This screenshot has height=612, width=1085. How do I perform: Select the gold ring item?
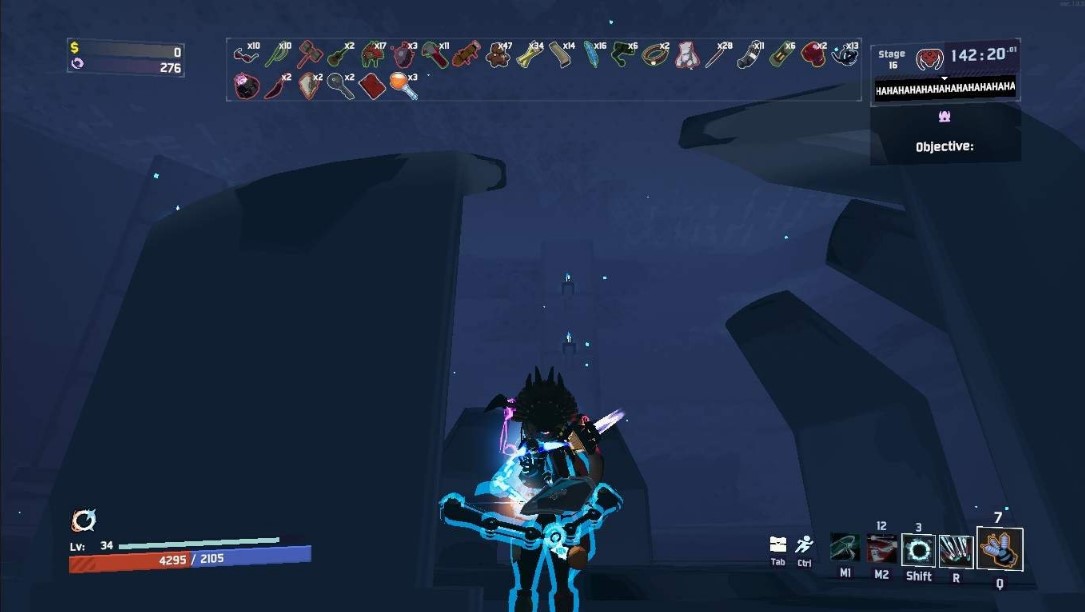click(x=654, y=54)
